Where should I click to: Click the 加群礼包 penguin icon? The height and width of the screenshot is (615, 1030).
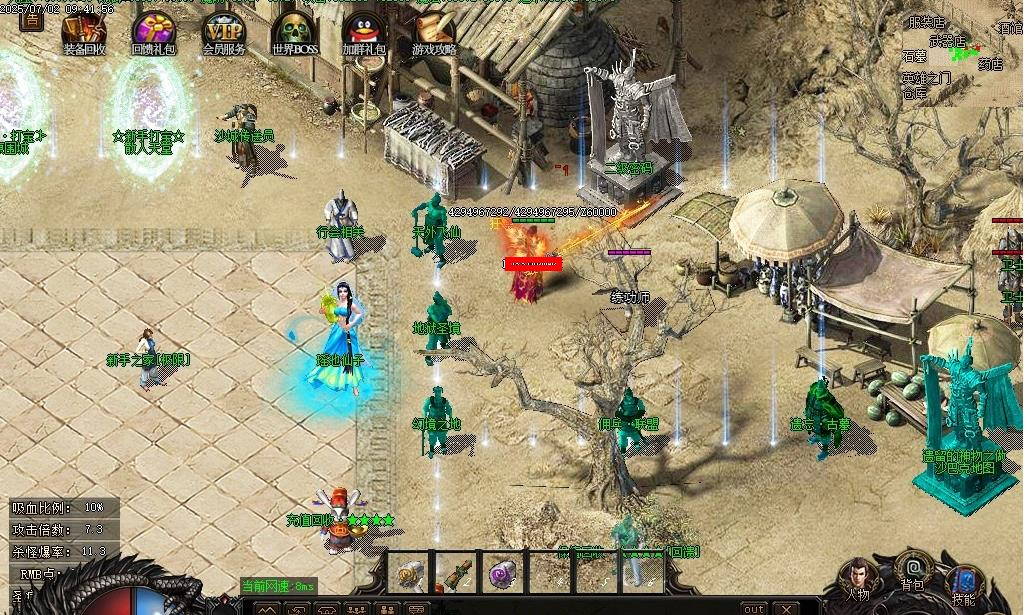tap(364, 31)
